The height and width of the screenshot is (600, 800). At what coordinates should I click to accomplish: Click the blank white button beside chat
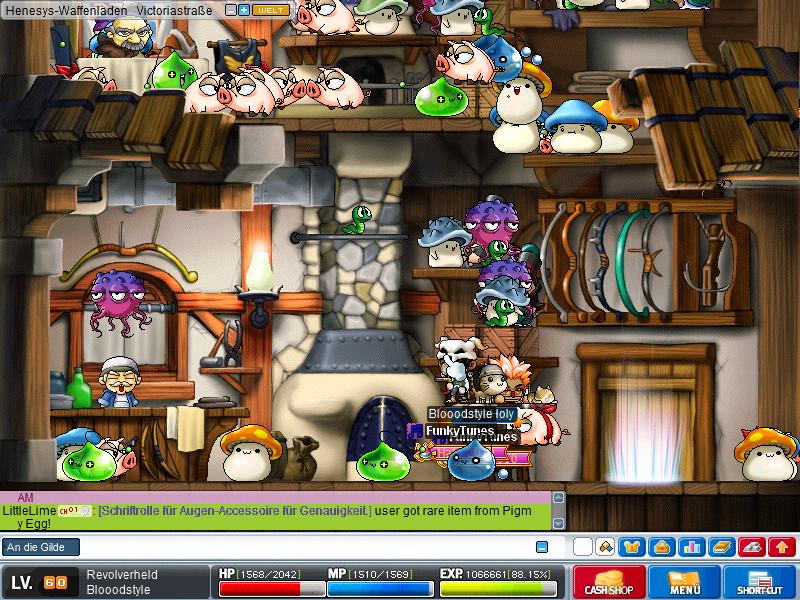pyautogui.click(x=582, y=547)
